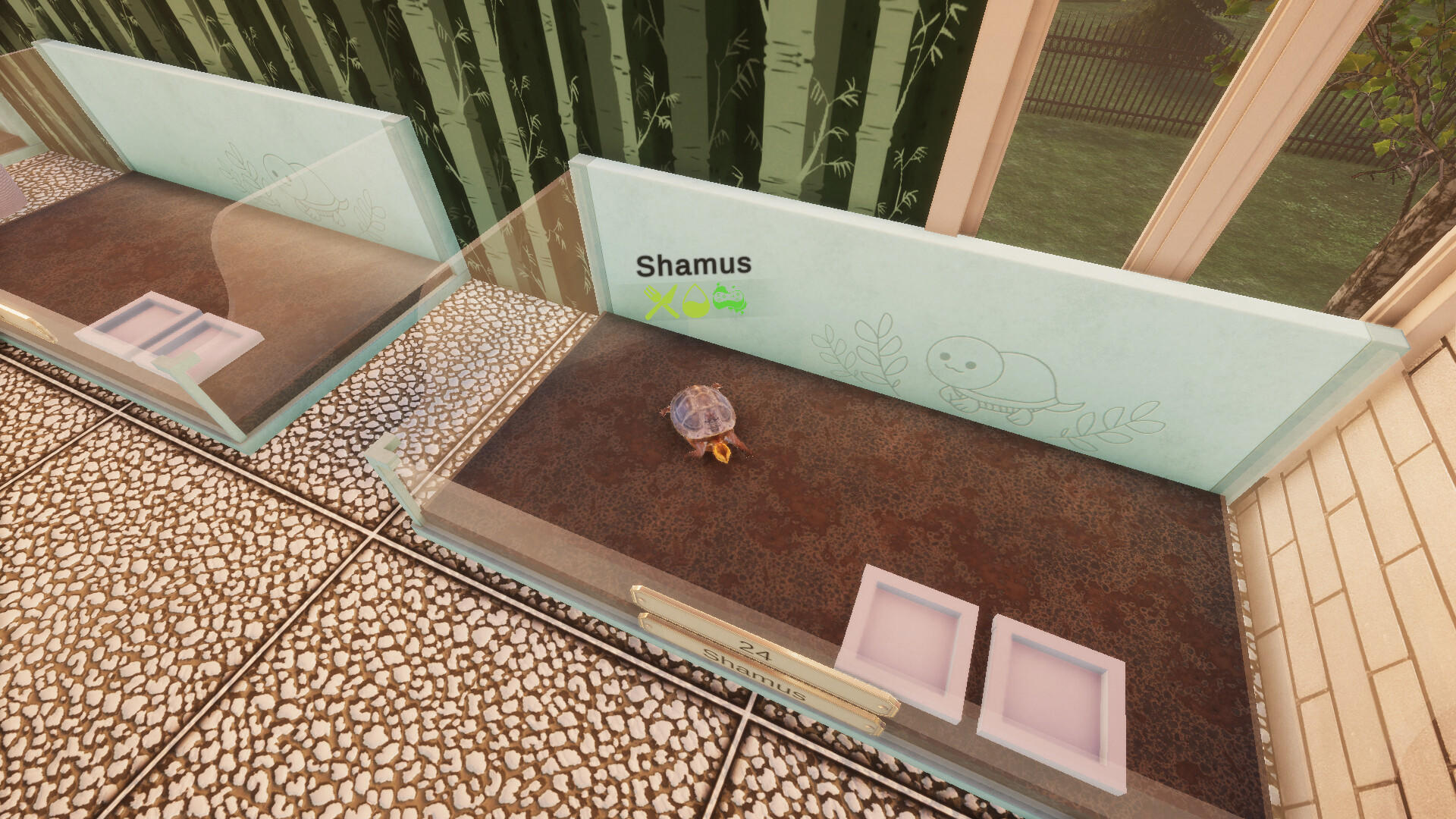Click the Shamus floating name label

point(694,265)
